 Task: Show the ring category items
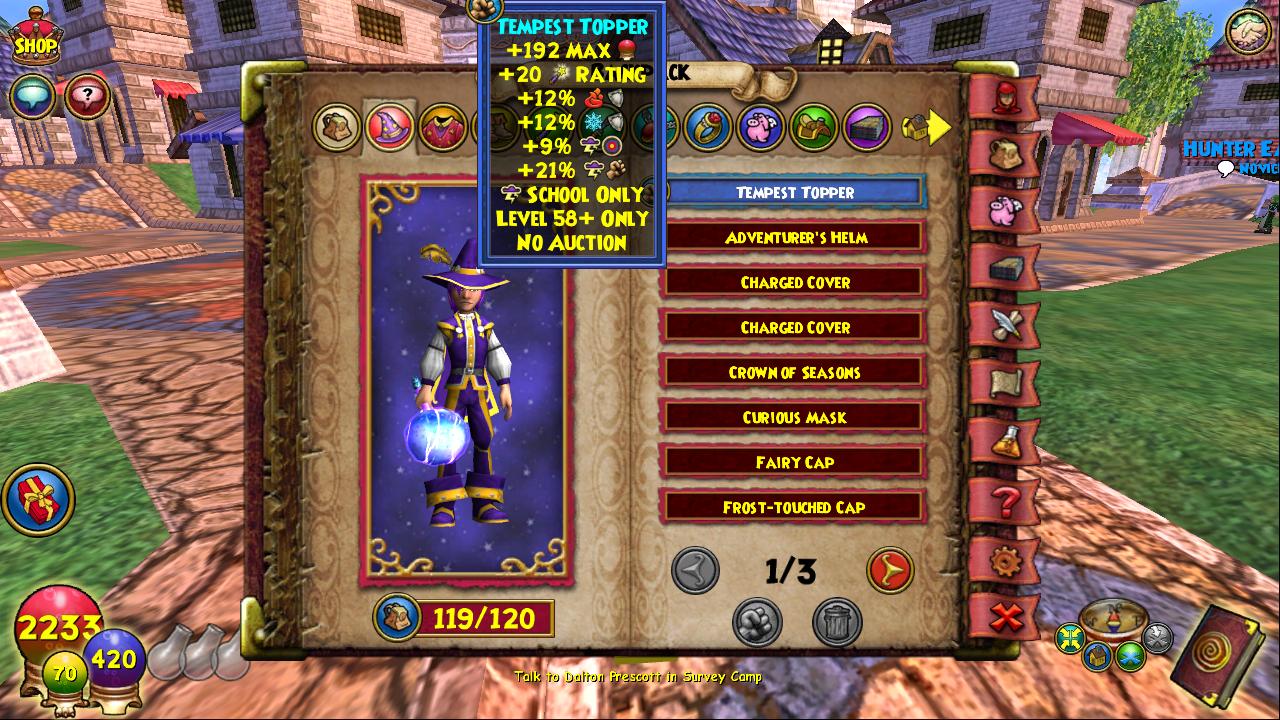click(x=708, y=127)
